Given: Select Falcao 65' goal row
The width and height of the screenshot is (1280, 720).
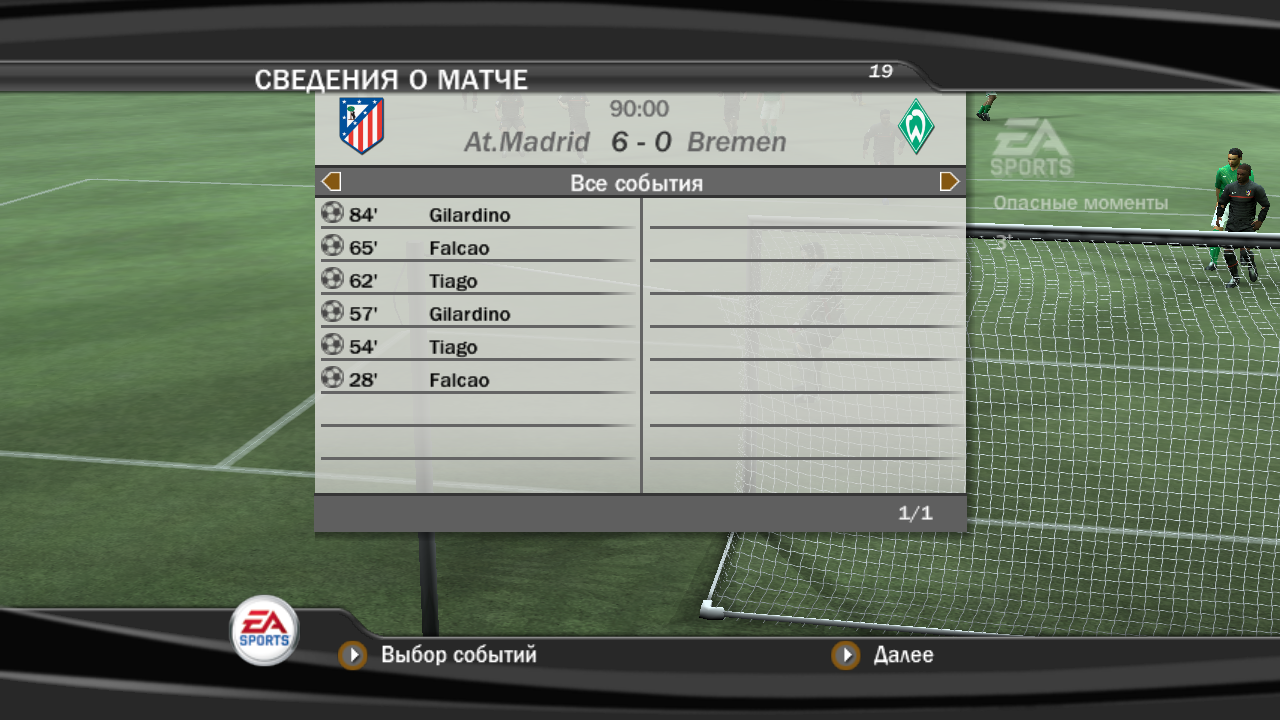Looking at the screenshot, I should point(476,247).
